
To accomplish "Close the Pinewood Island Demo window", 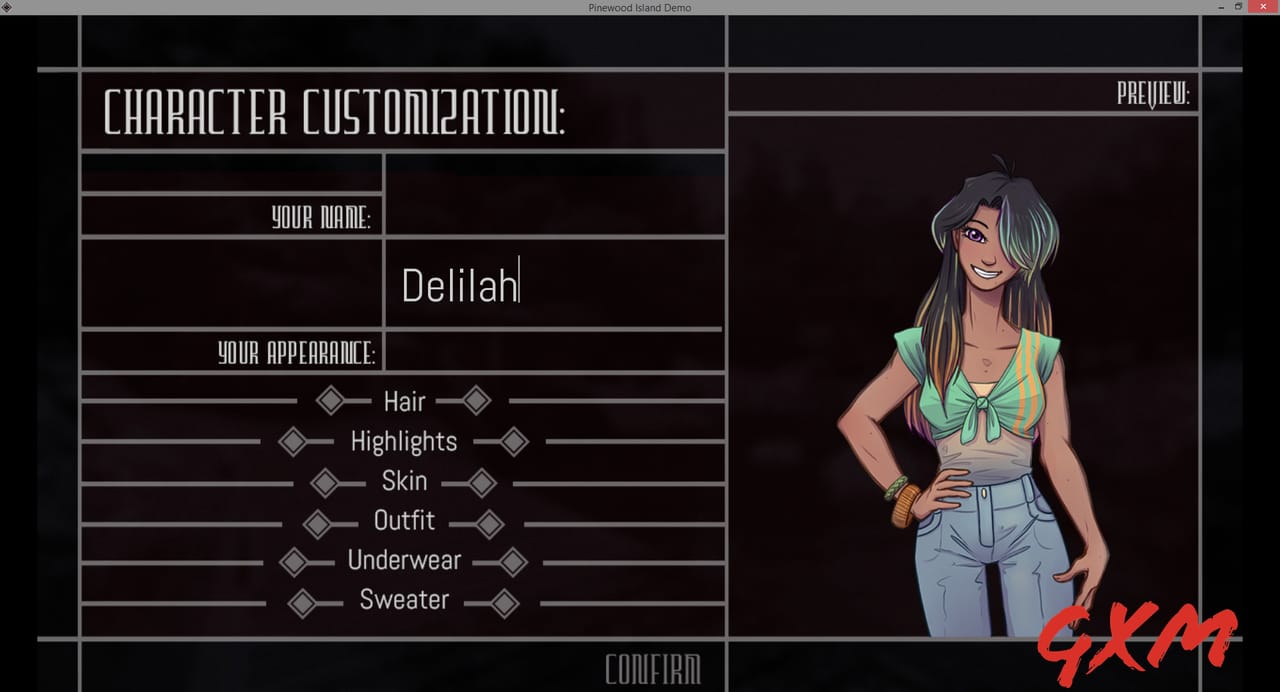I will tap(1264, 7).
